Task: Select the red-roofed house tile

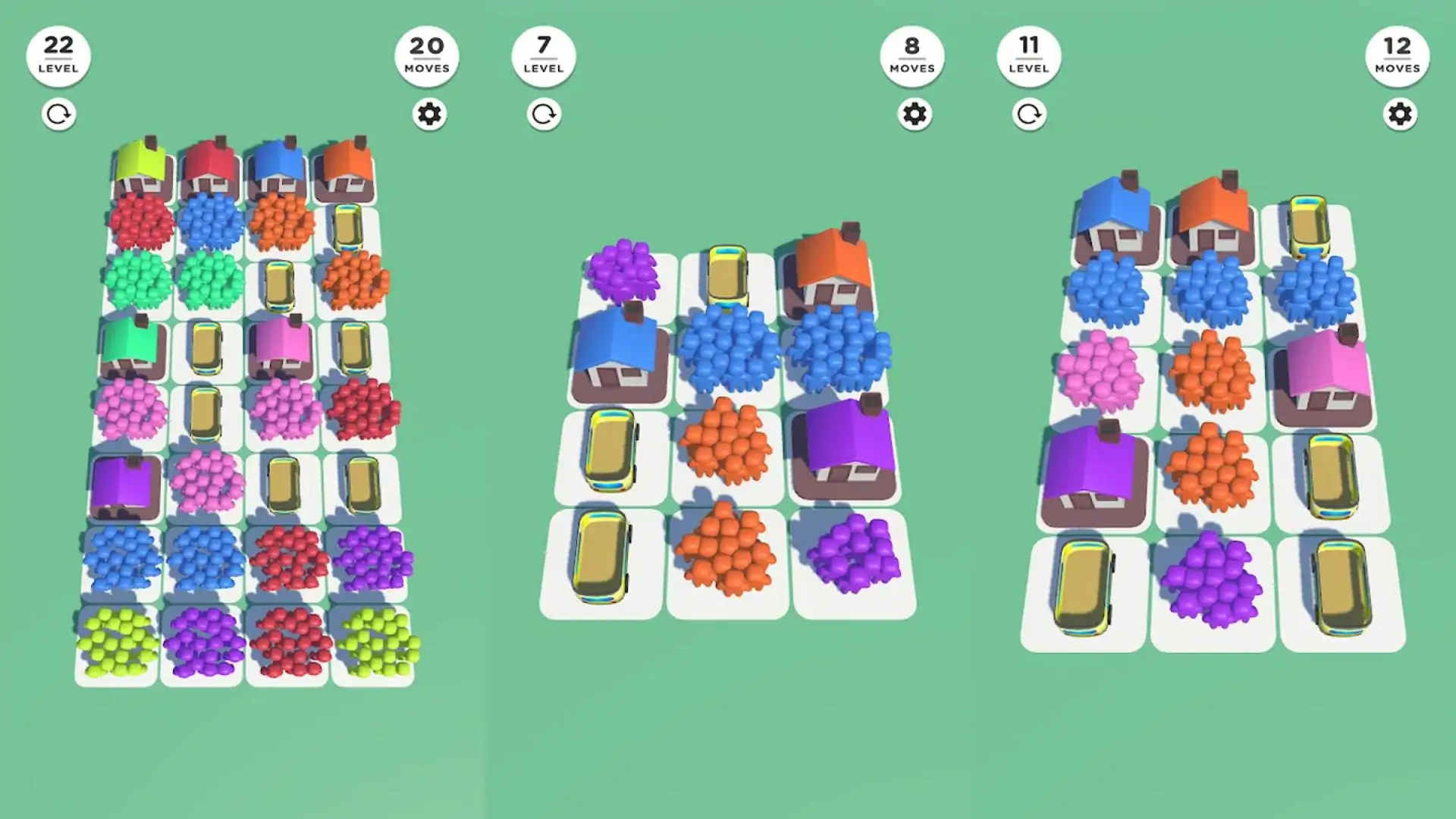Action: [x=210, y=168]
